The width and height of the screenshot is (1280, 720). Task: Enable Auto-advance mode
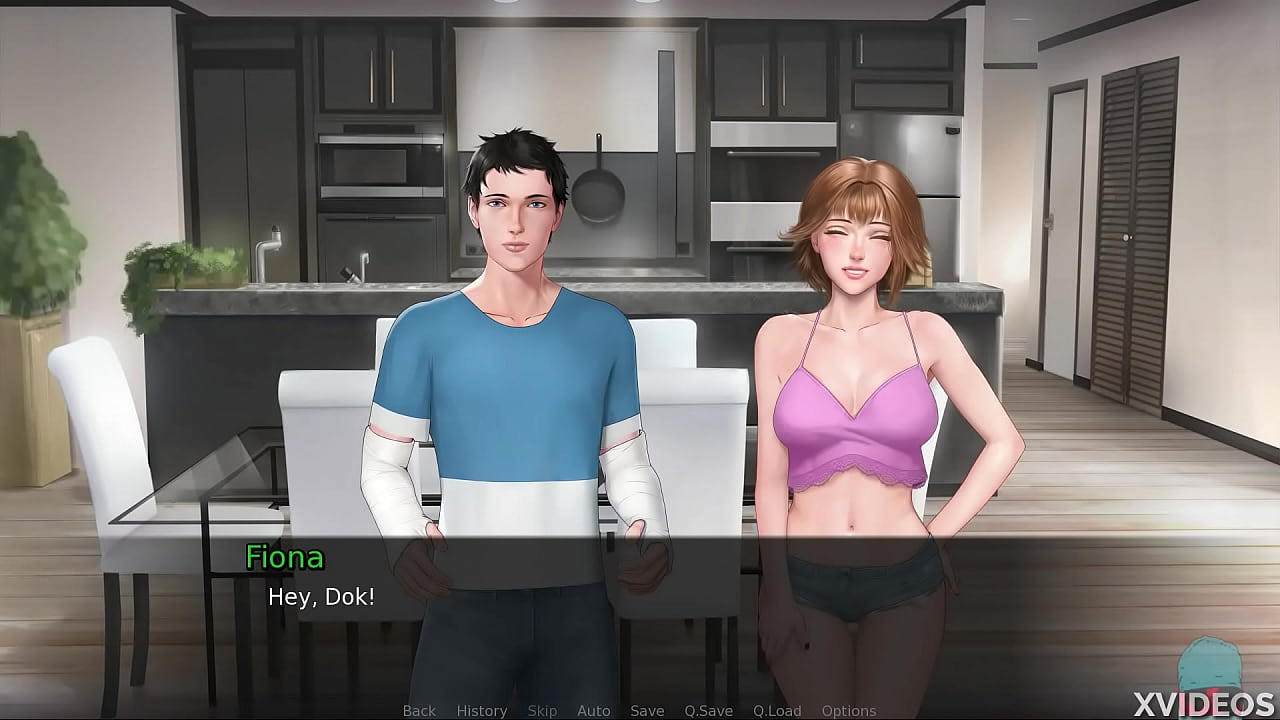coord(594,710)
